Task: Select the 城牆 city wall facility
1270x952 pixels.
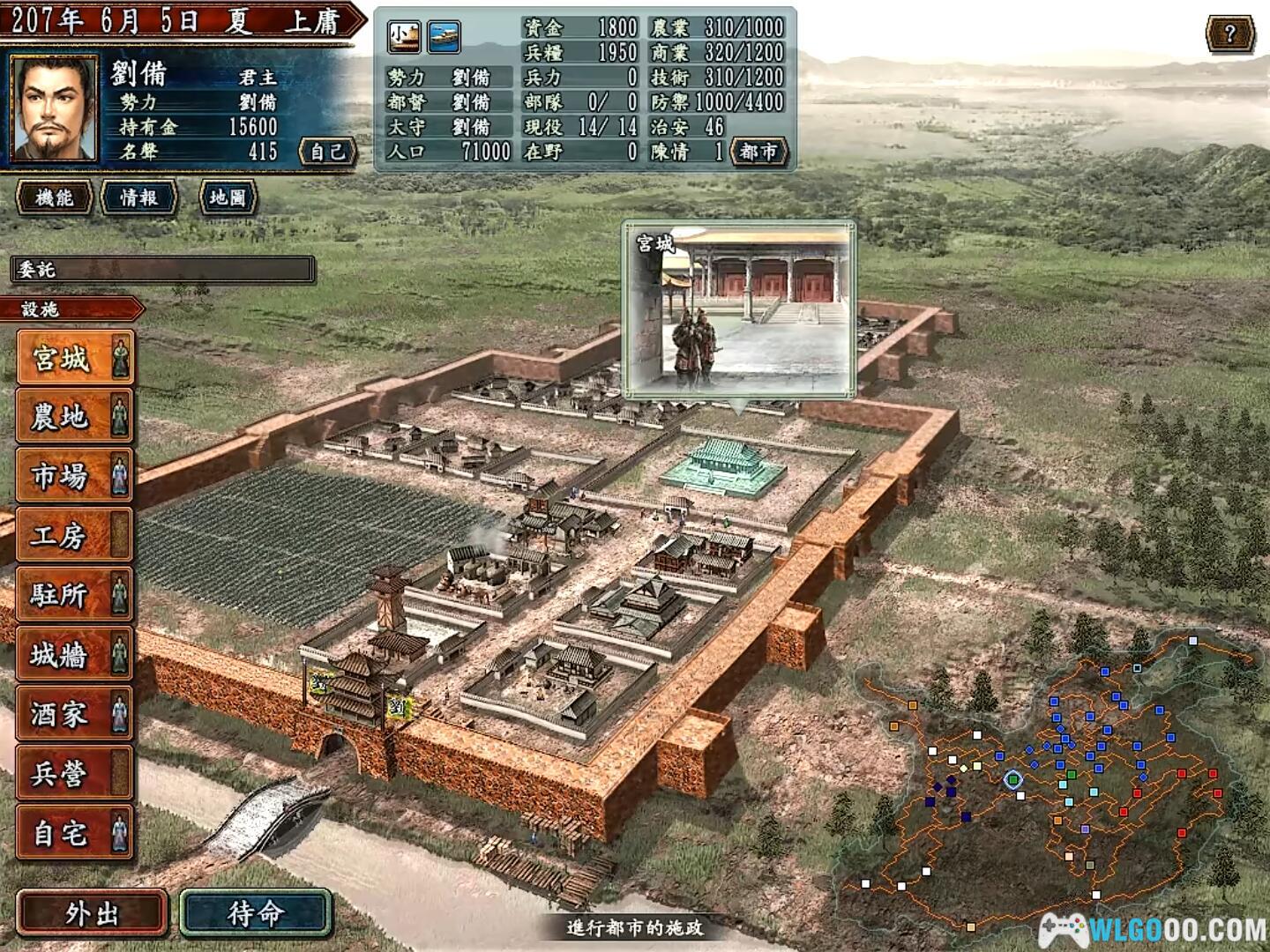Action: tap(74, 655)
